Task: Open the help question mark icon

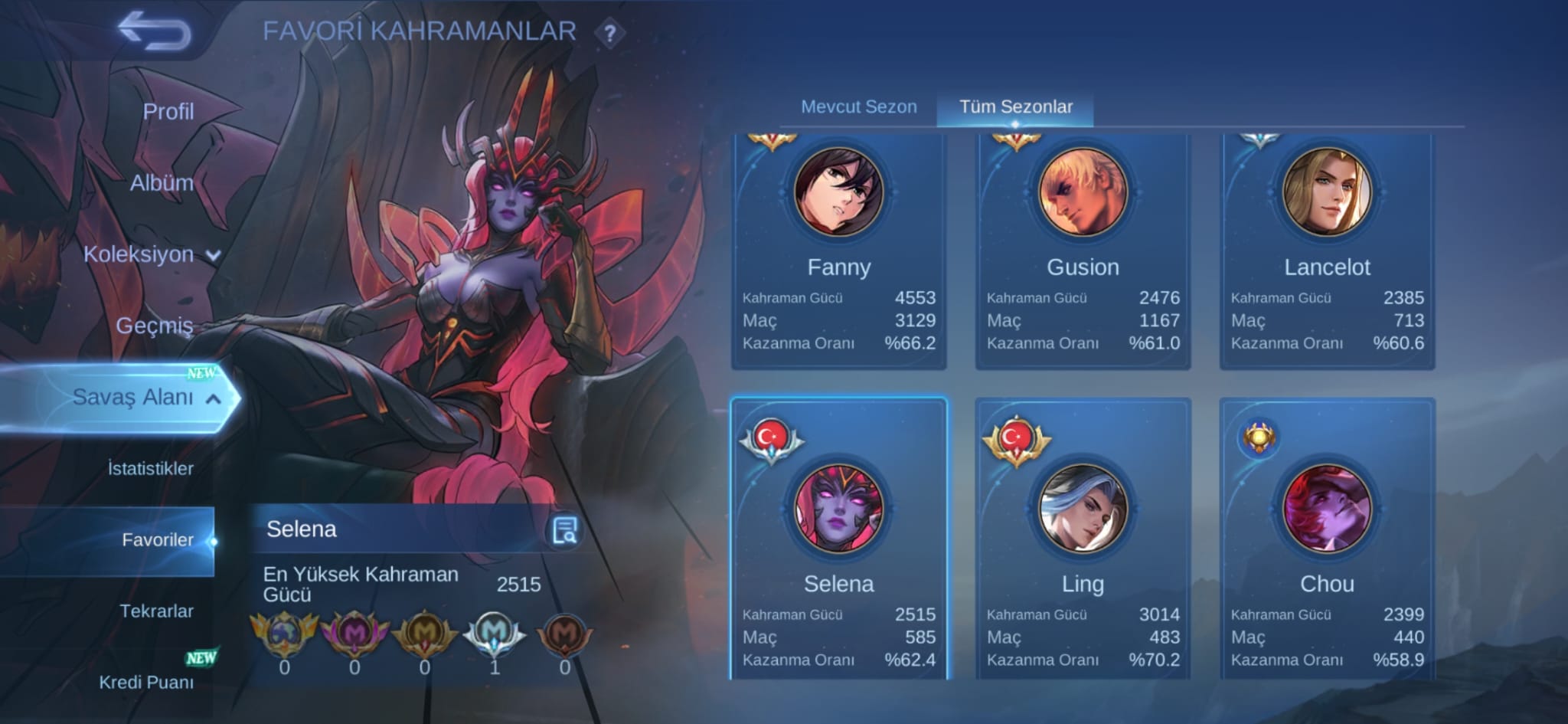Action: (609, 34)
